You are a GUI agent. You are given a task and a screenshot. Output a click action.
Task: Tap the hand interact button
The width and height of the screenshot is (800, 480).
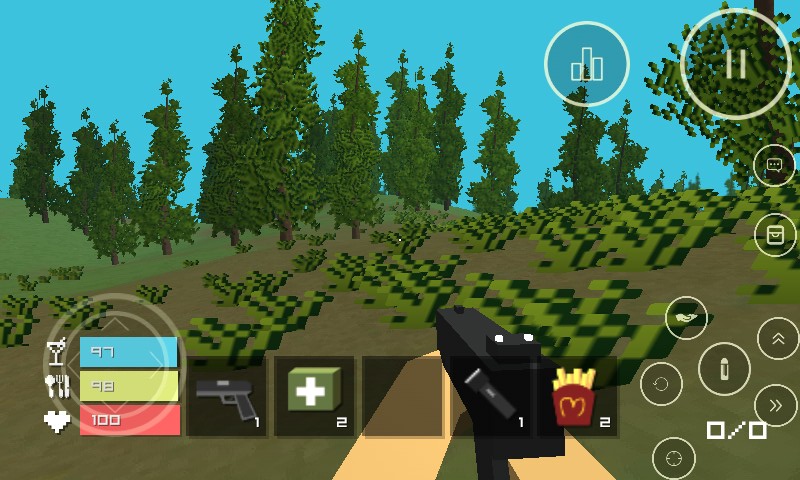point(686,319)
